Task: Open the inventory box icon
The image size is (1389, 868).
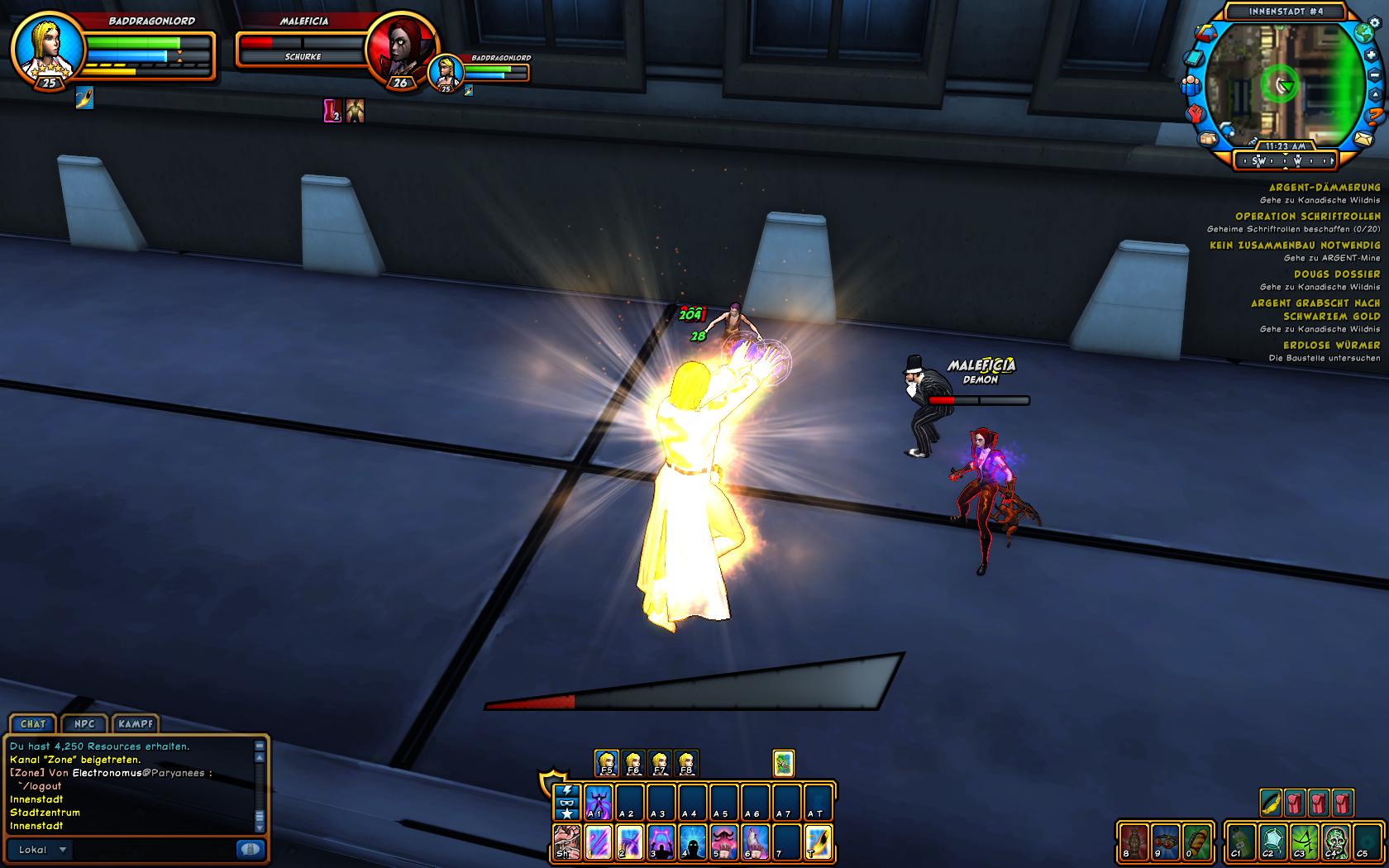Action: pos(1210,137)
